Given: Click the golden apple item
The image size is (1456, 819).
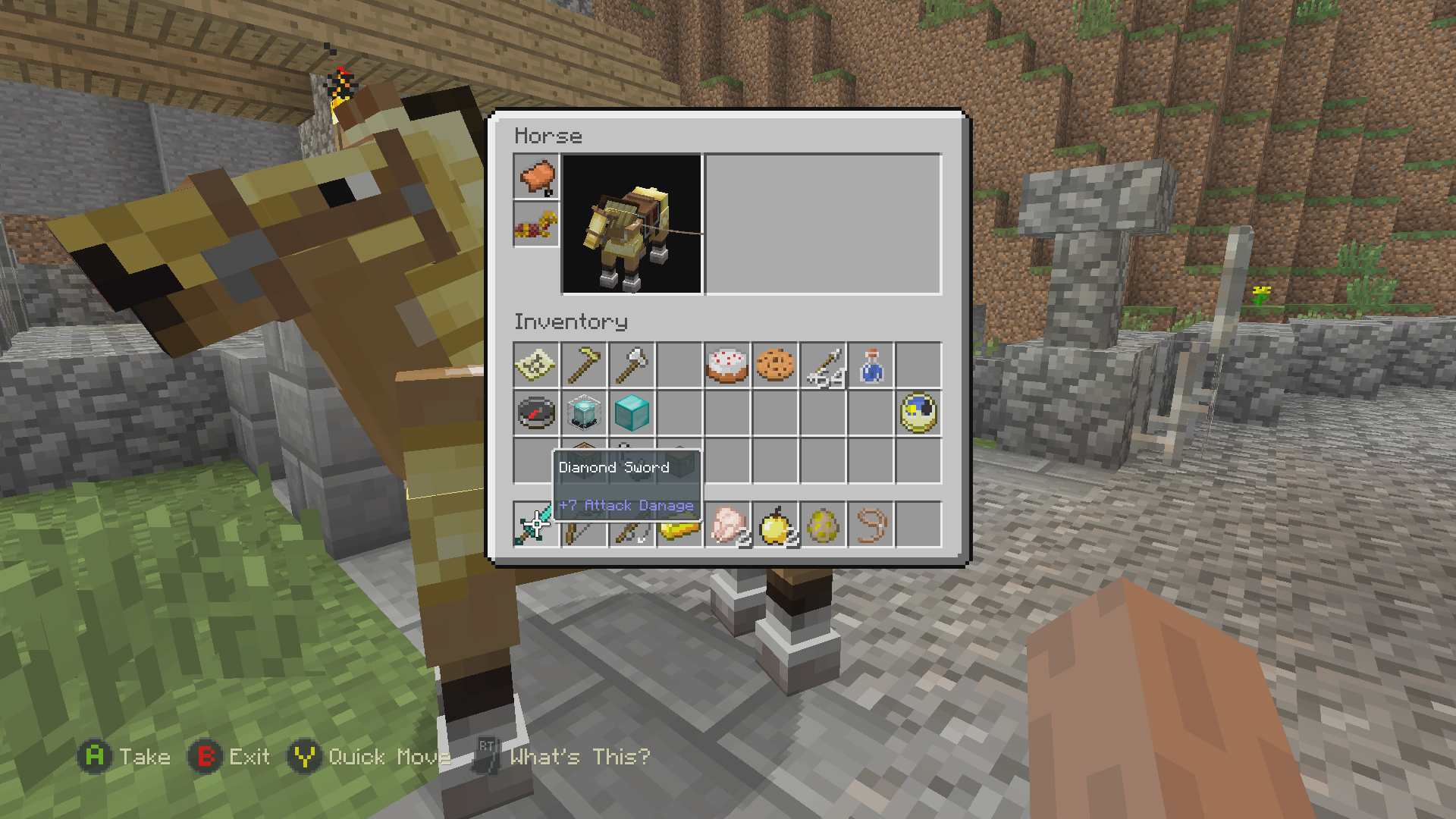Looking at the screenshot, I should (x=776, y=523).
